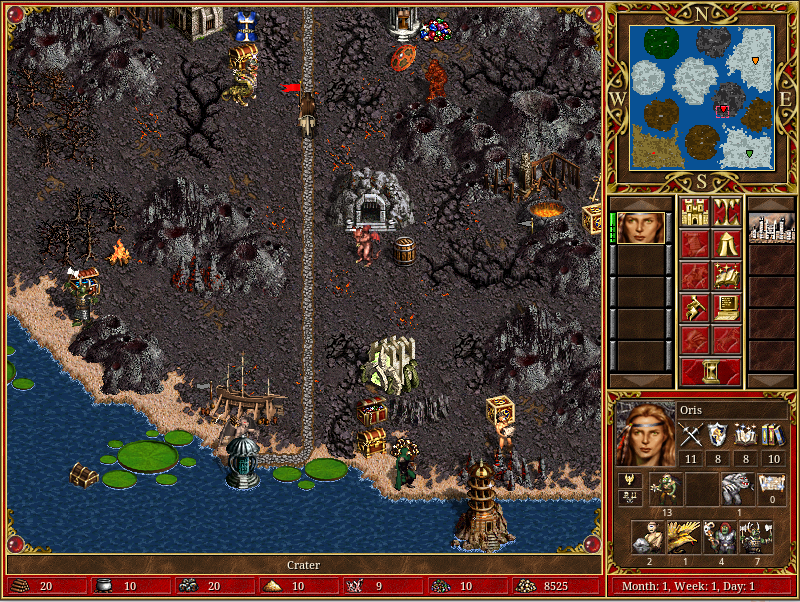The width and height of the screenshot is (800, 602).
Task: Select the goblin stack of 13
Action: click(x=665, y=489)
